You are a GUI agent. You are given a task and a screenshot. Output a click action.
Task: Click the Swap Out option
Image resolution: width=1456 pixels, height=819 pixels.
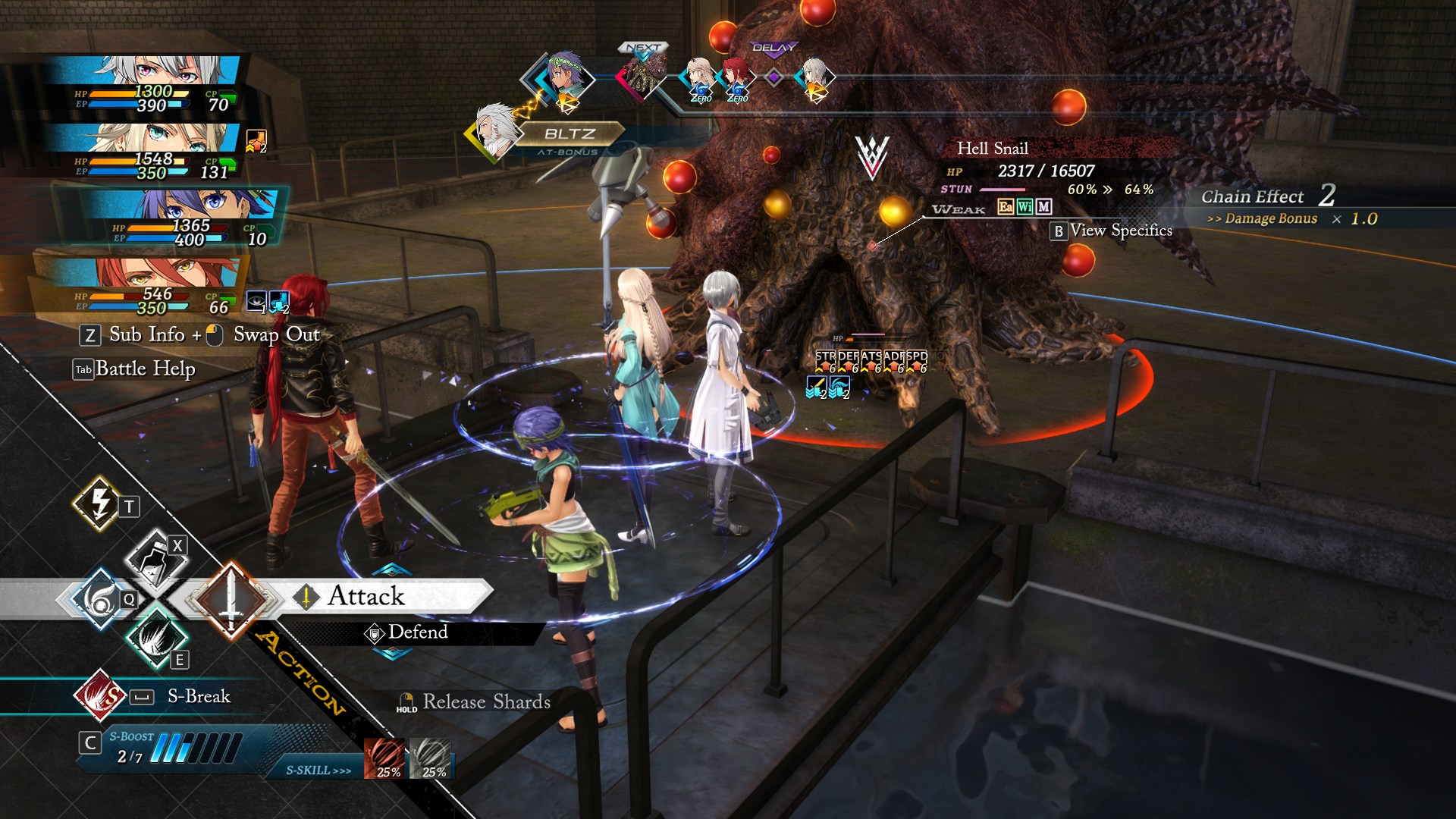click(276, 335)
